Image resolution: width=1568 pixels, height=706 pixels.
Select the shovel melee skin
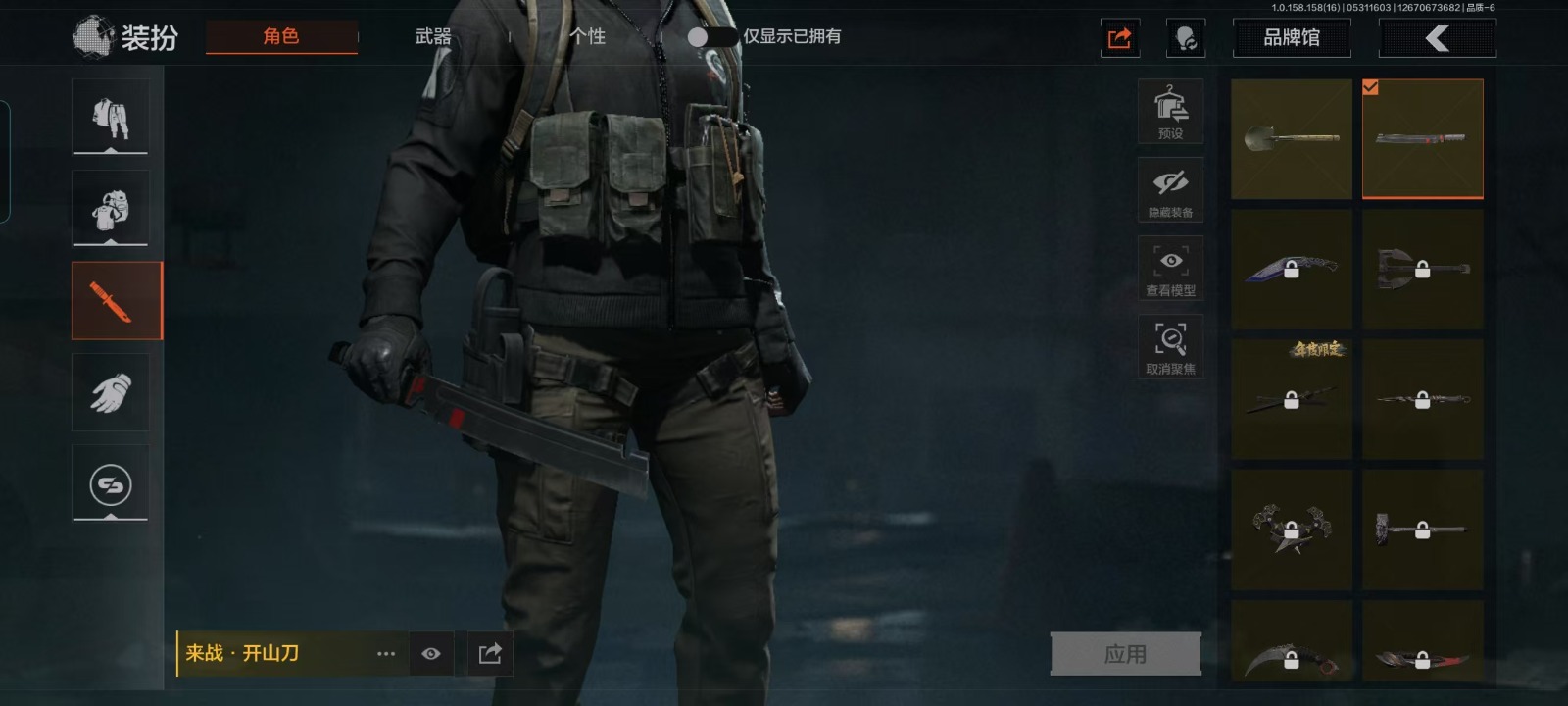coord(1291,139)
